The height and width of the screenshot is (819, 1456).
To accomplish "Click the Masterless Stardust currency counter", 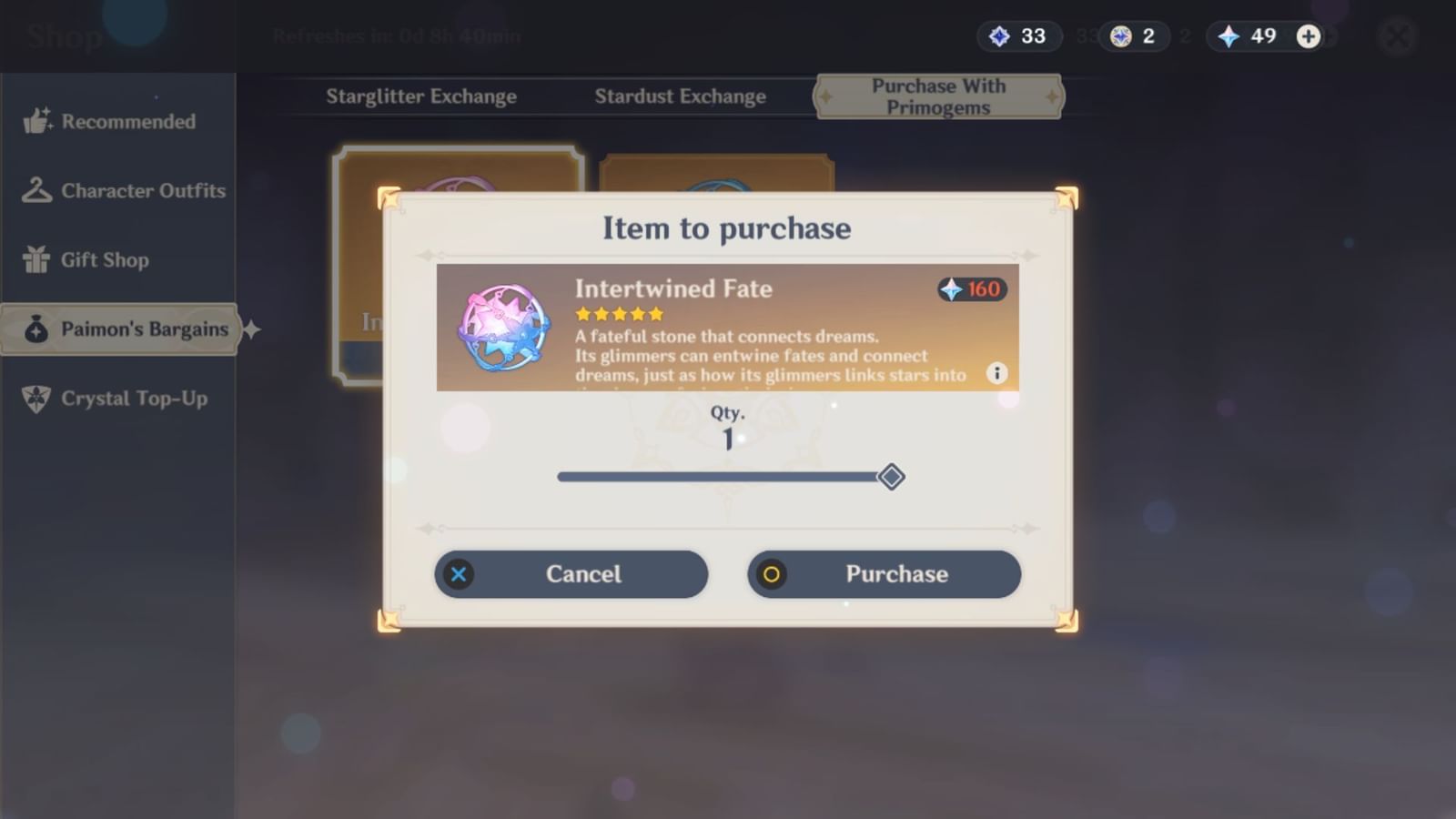I will click(1133, 36).
